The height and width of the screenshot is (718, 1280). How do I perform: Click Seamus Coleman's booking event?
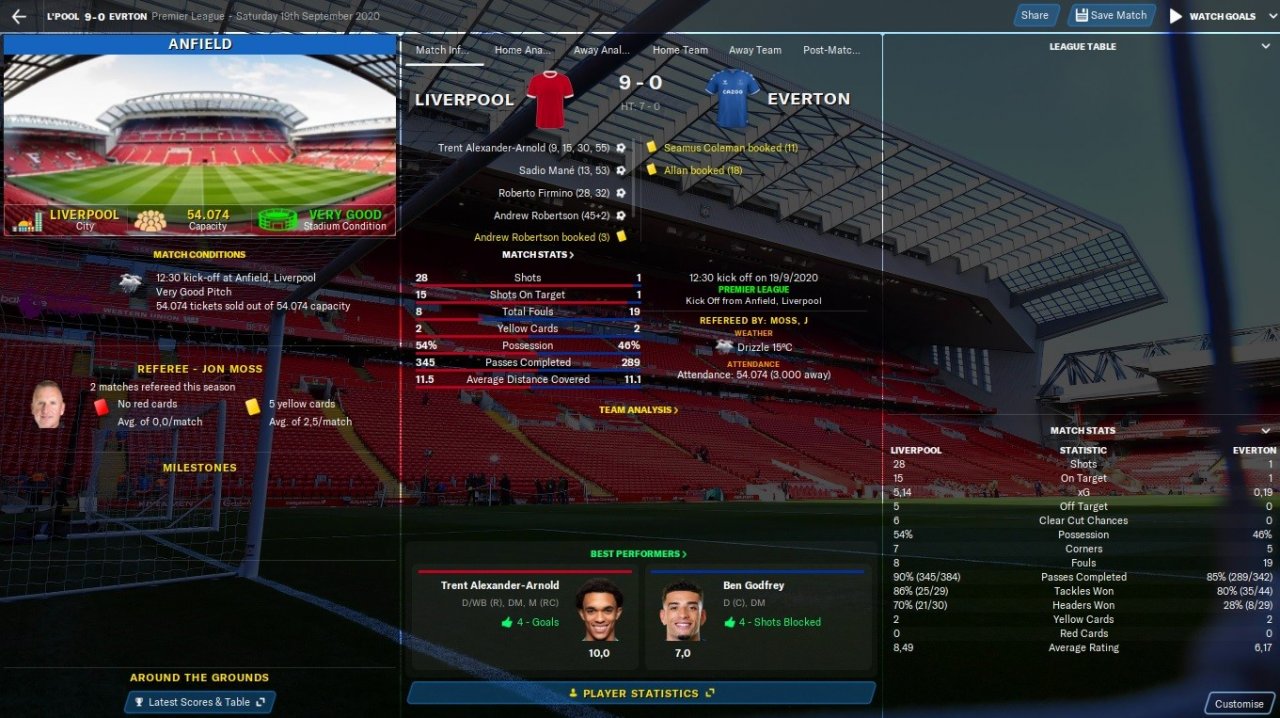pyautogui.click(x=730, y=148)
